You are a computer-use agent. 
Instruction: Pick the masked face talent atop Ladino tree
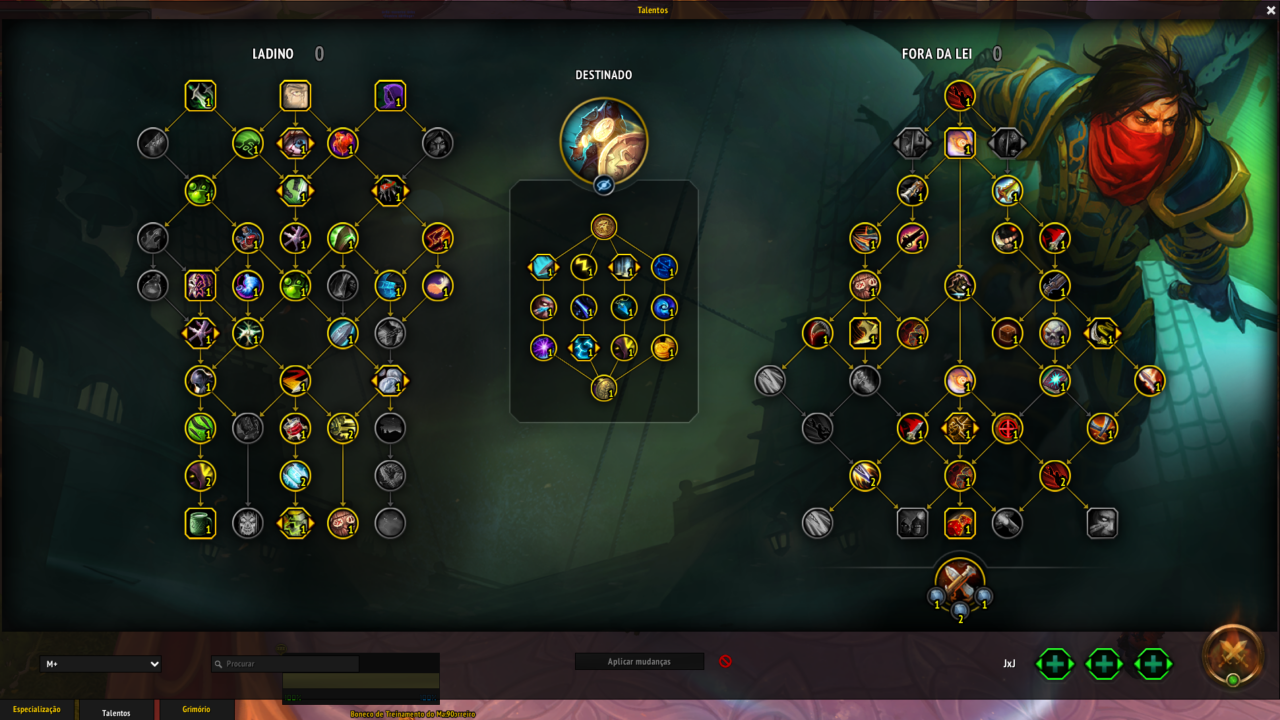tap(295, 96)
